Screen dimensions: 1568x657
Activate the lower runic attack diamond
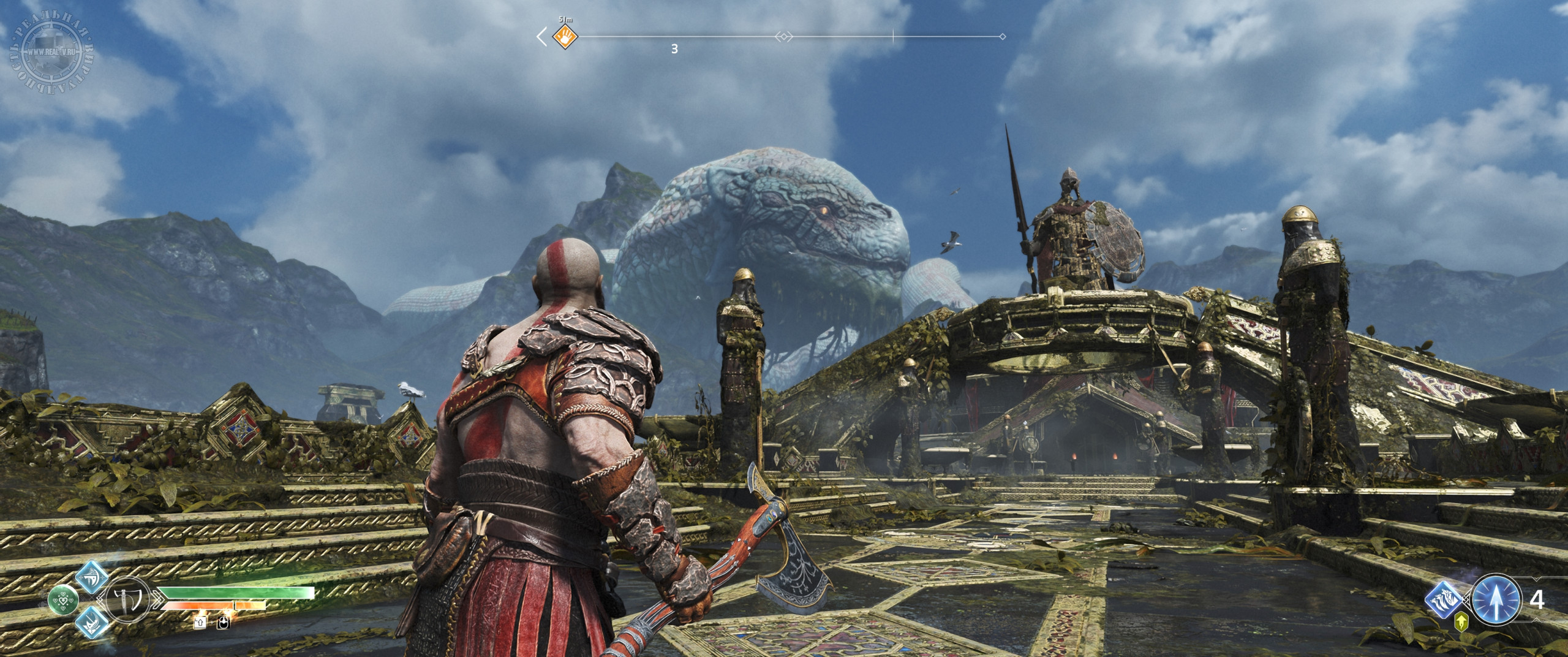(x=92, y=623)
